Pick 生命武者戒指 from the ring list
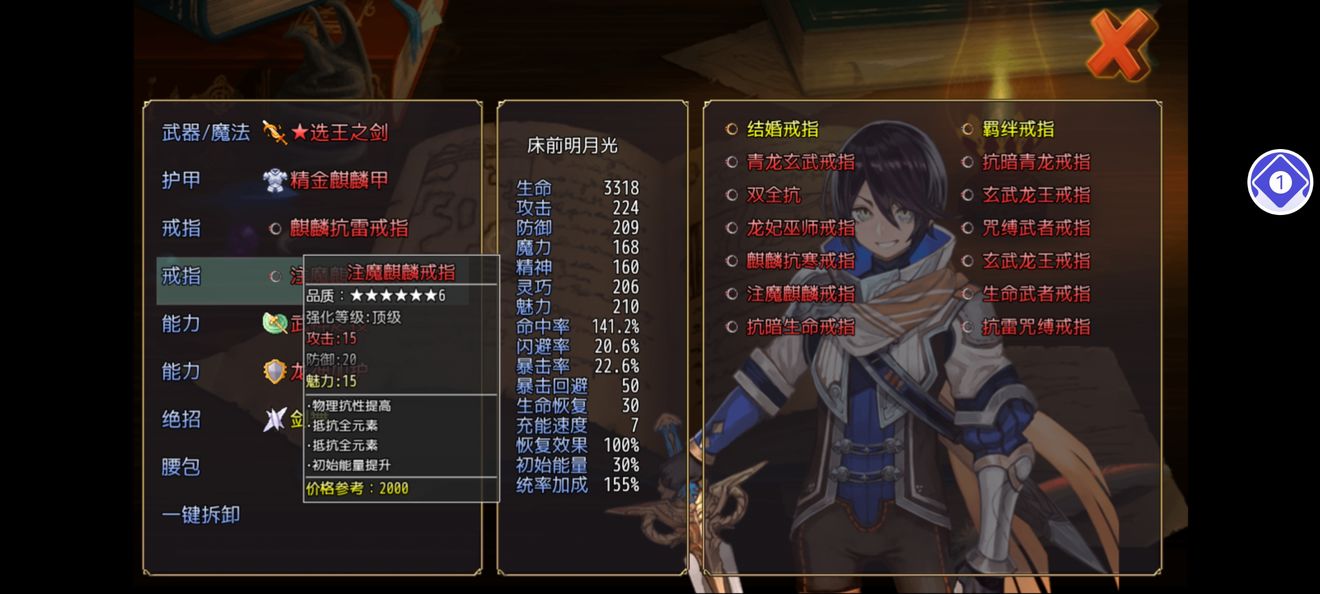 (1036, 294)
